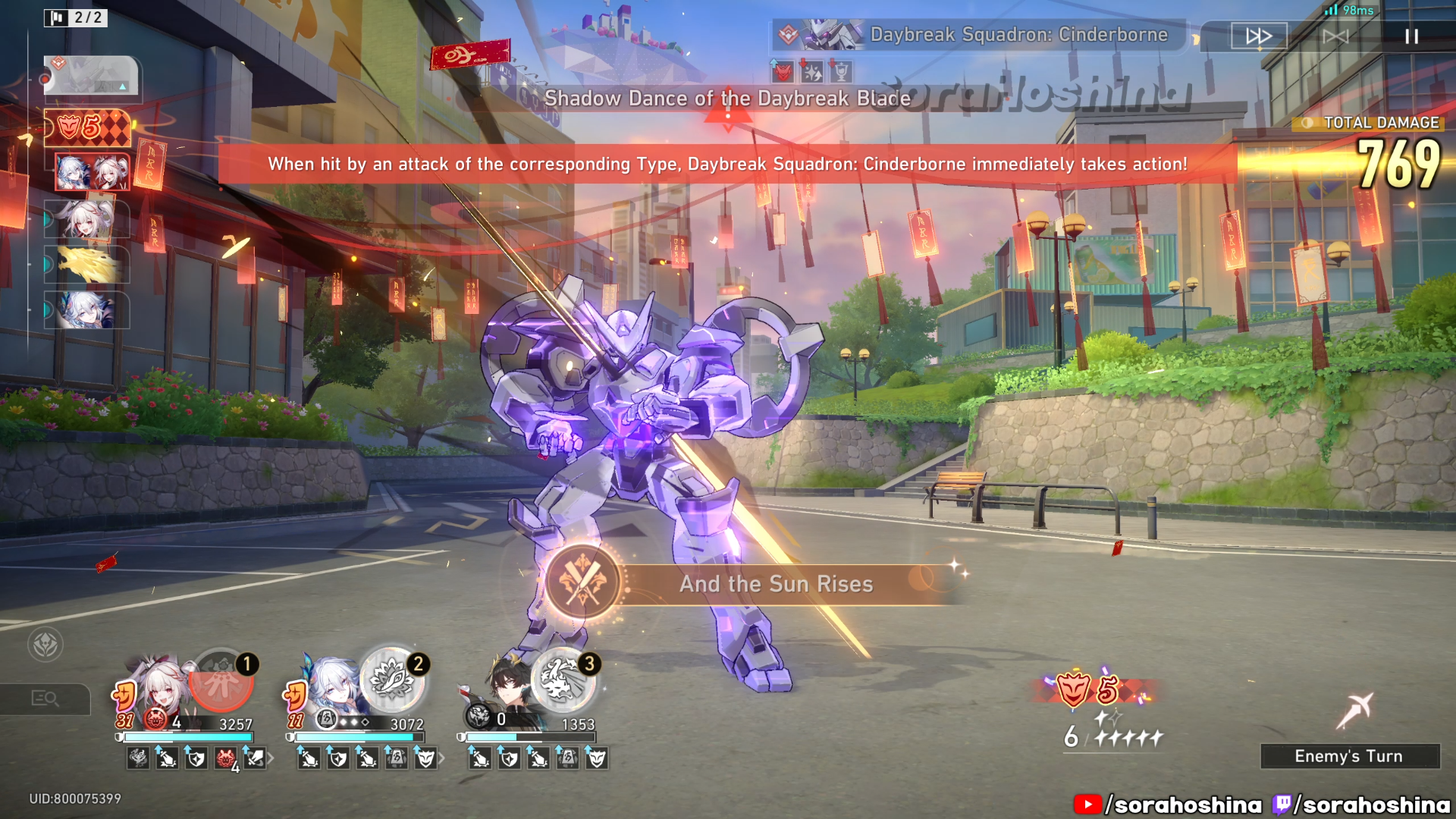Open the battle details magnifier panel
This screenshot has width=1456, height=819.
coord(45,698)
